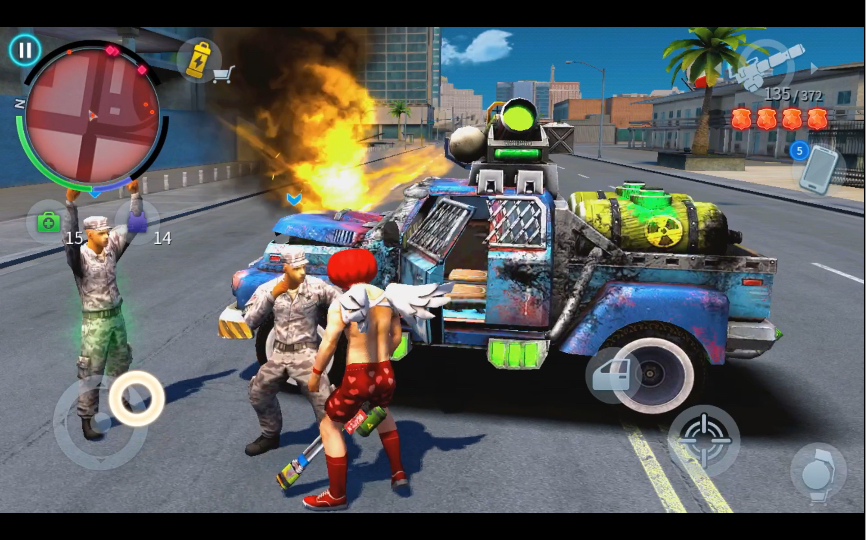This screenshot has width=866, height=540.
Task: Use the purple body armor item
Action: coord(137,220)
